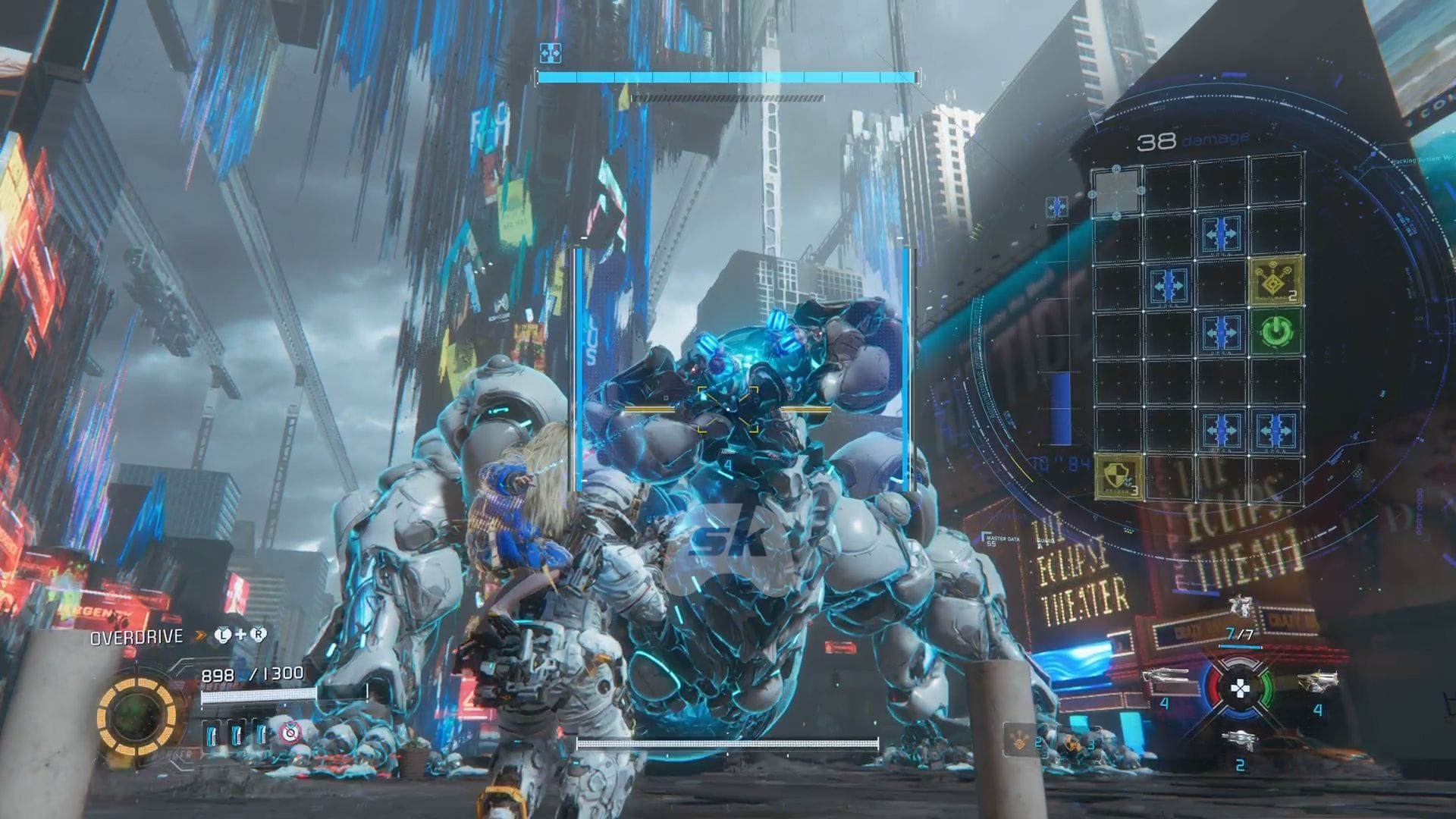Screen dimensions: 1456x819
Task: Choose the top weapon on the weapon wheel
Action: 1241,607
